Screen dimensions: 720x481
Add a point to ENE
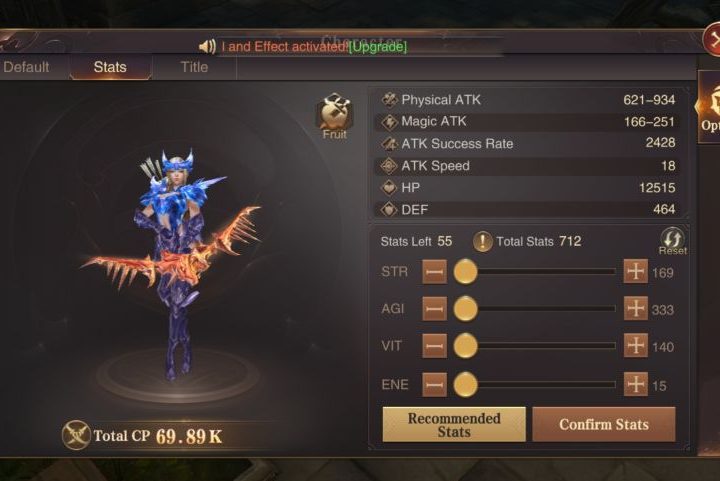pos(636,384)
